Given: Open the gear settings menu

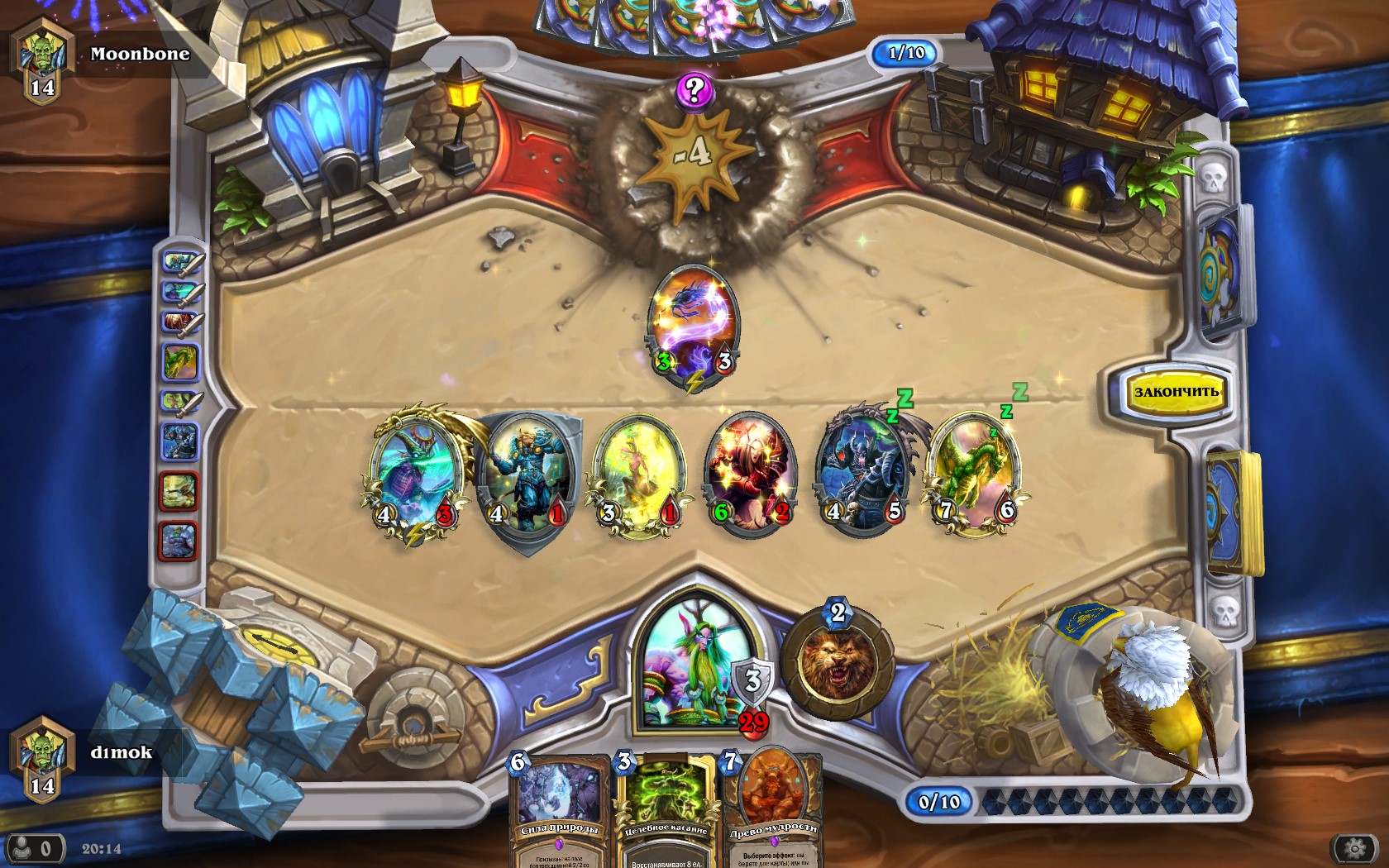Looking at the screenshot, I should [x=1353, y=848].
